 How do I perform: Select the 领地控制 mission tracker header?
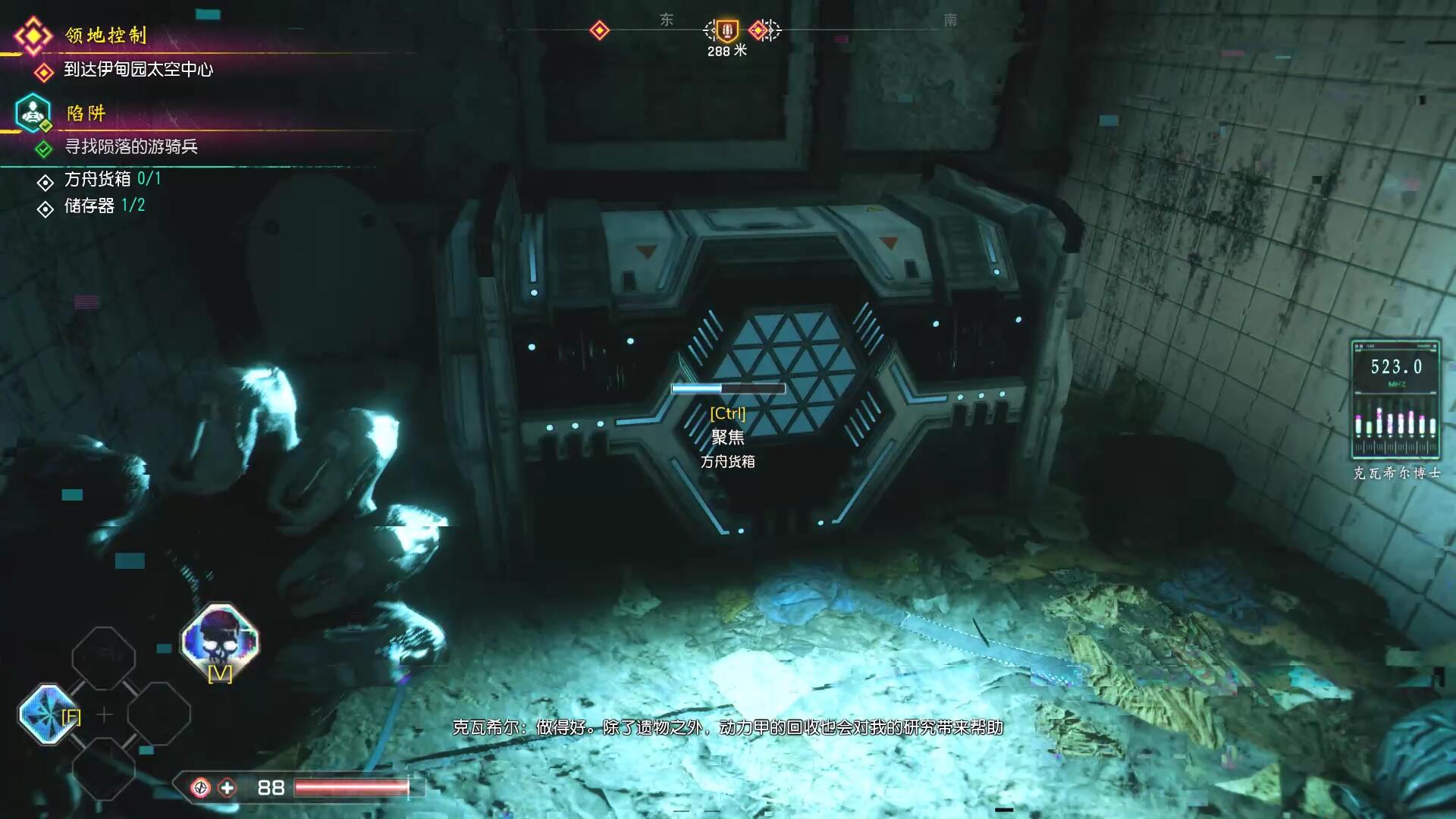click(x=105, y=36)
